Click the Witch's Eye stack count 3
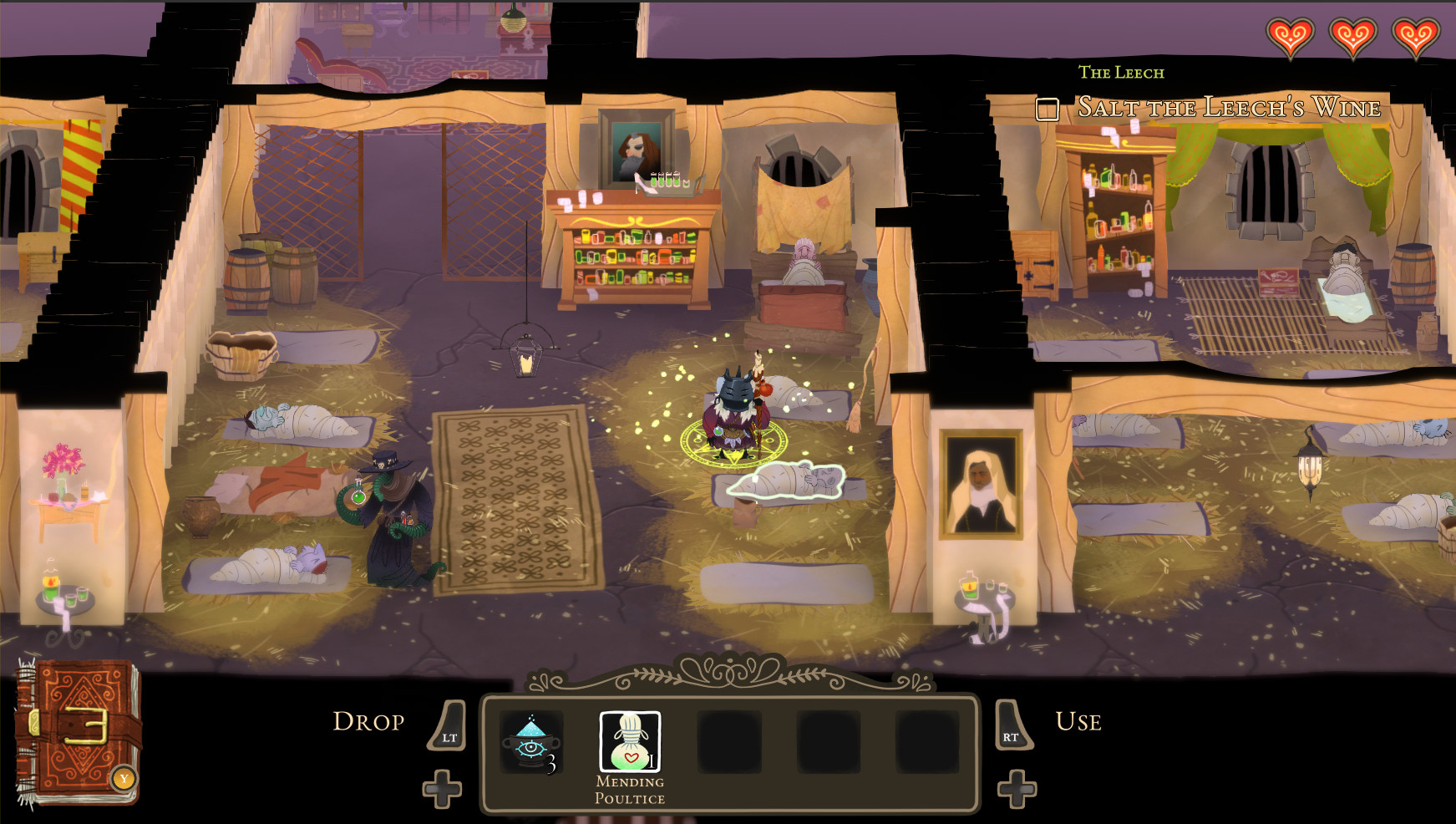Image resolution: width=1456 pixels, height=824 pixels. click(551, 763)
